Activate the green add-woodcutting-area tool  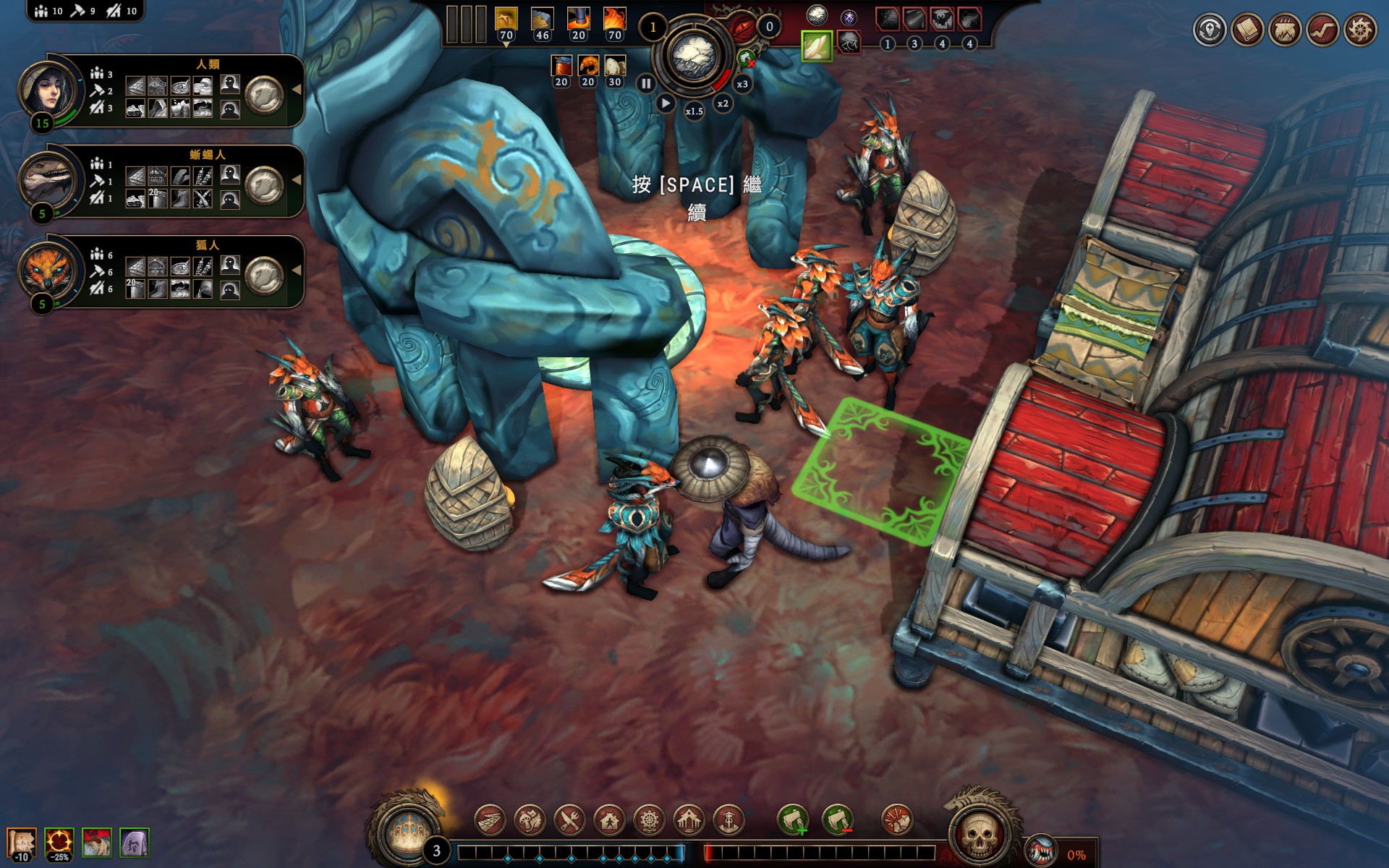coord(794,820)
